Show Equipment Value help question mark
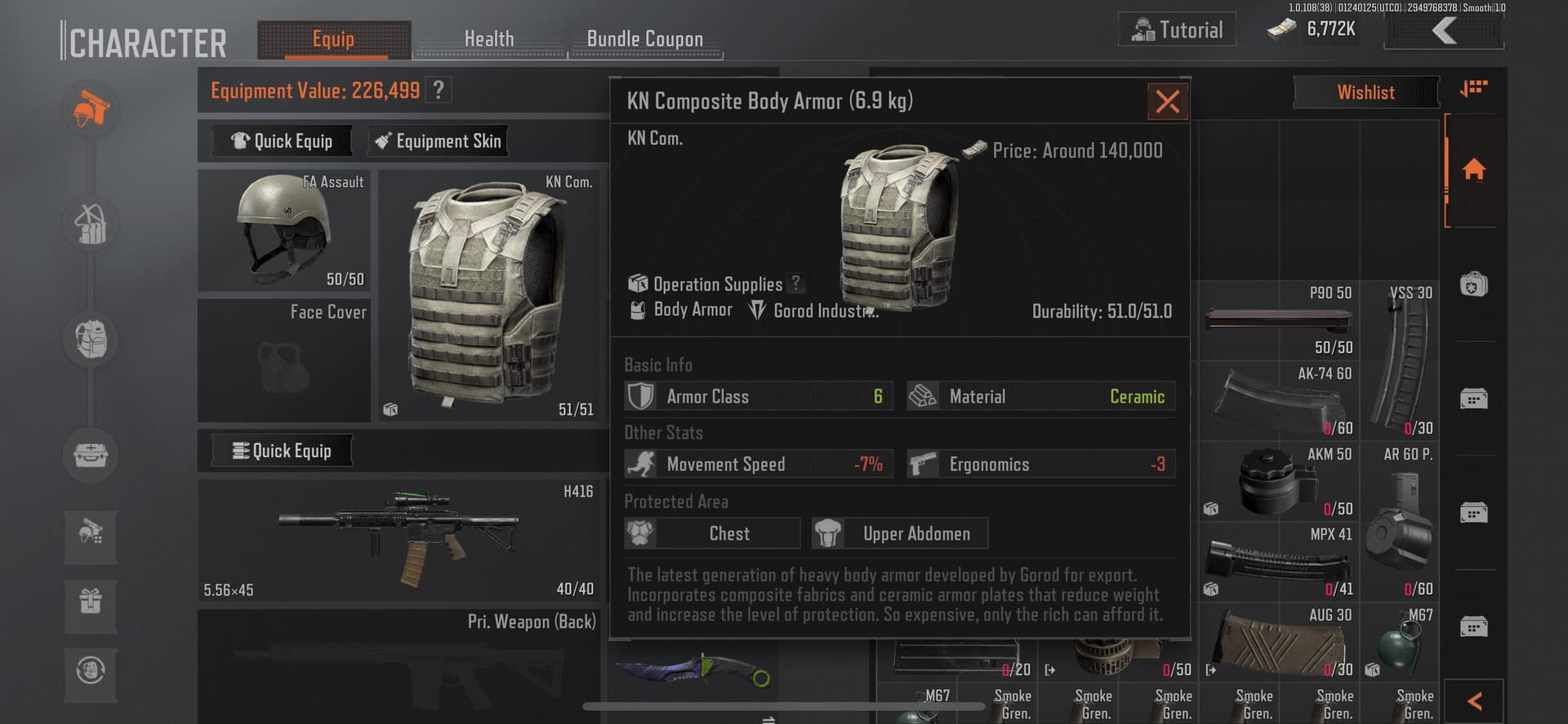Viewport: 1568px width, 724px height. tap(439, 90)
